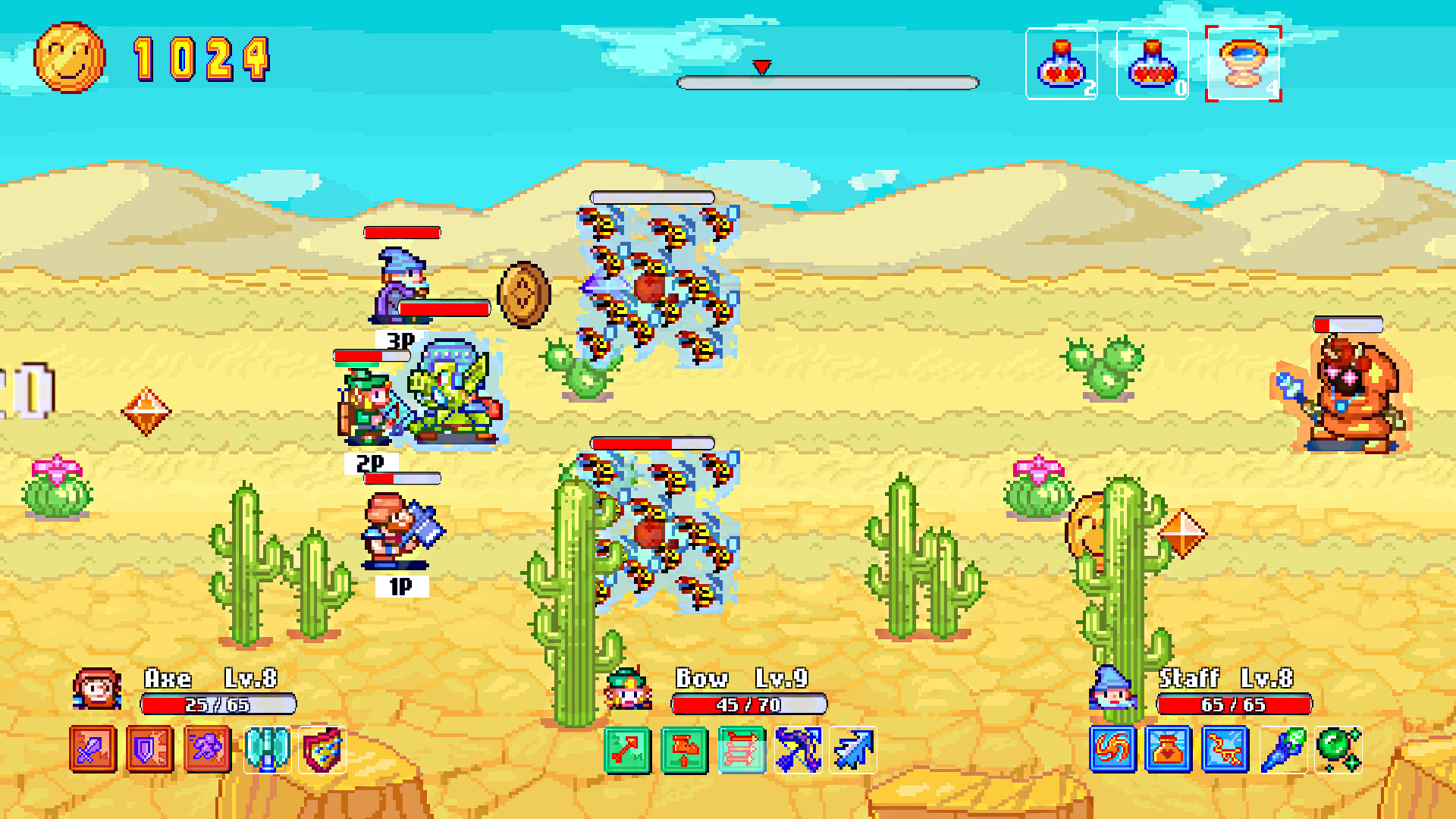Select the blue arrow relic icon

(x=855, y=749)
